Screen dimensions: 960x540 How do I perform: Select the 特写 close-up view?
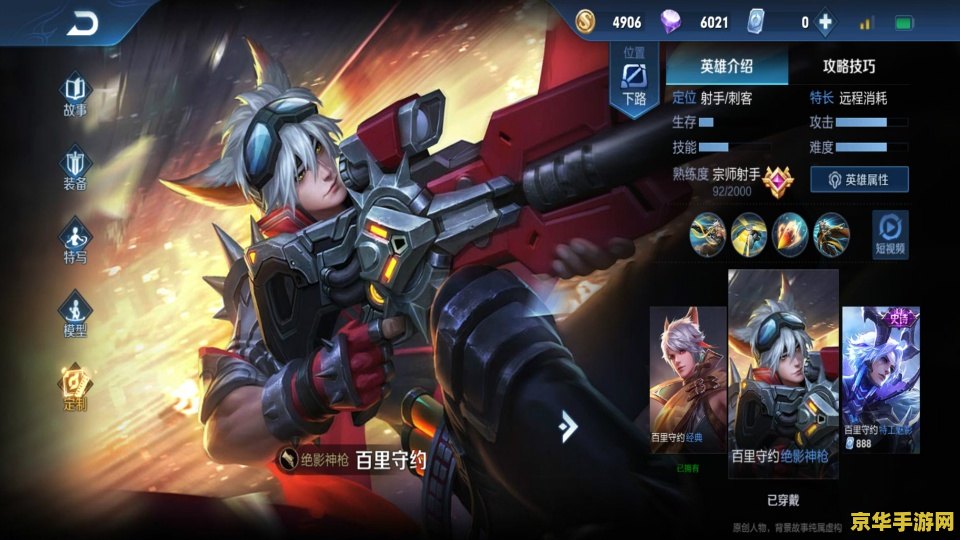coord(76,241)
